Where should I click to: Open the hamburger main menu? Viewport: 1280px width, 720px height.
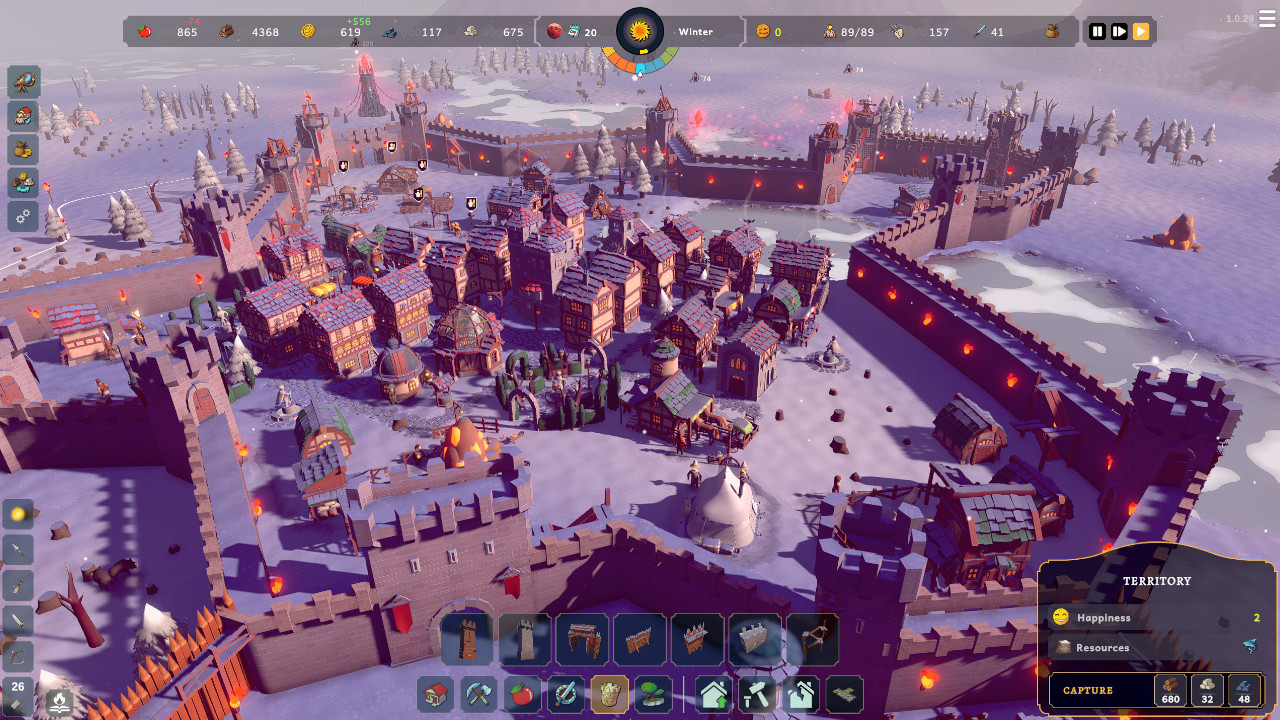click(1268, 19)
